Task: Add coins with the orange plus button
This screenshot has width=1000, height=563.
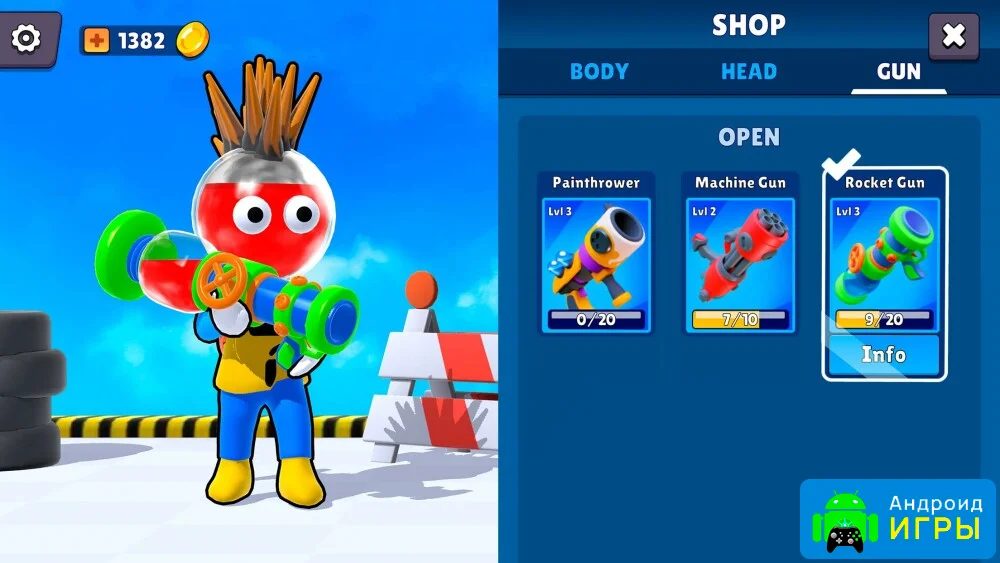Action: tap(97, 41)
